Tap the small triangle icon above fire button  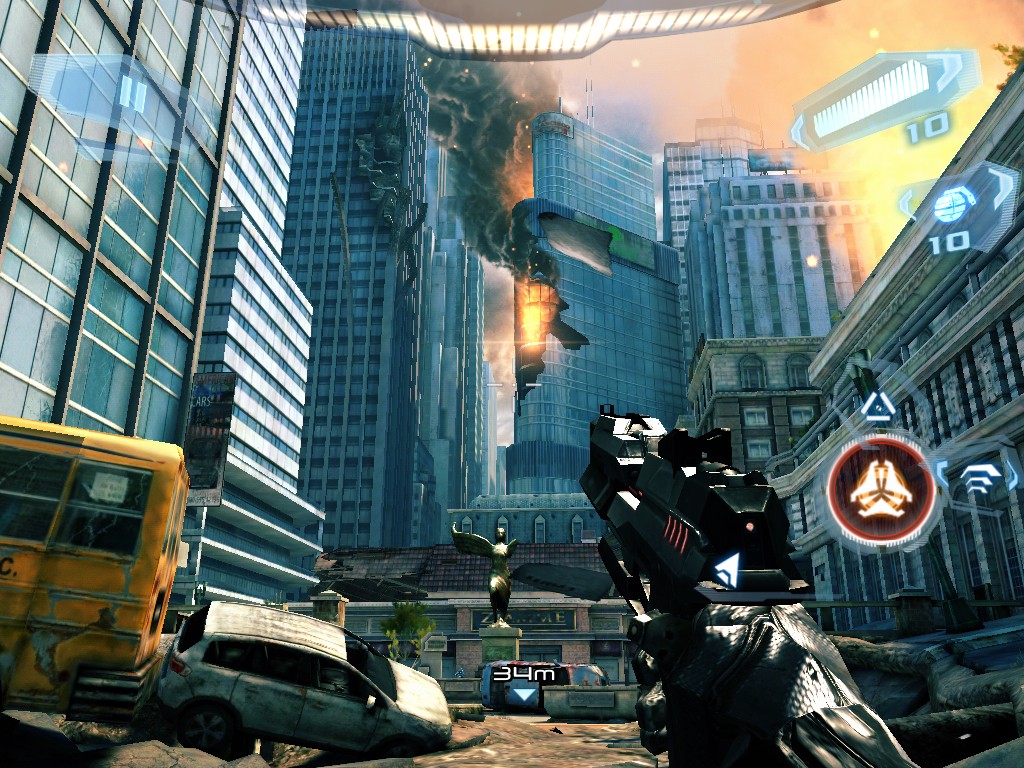click(878, 405)
